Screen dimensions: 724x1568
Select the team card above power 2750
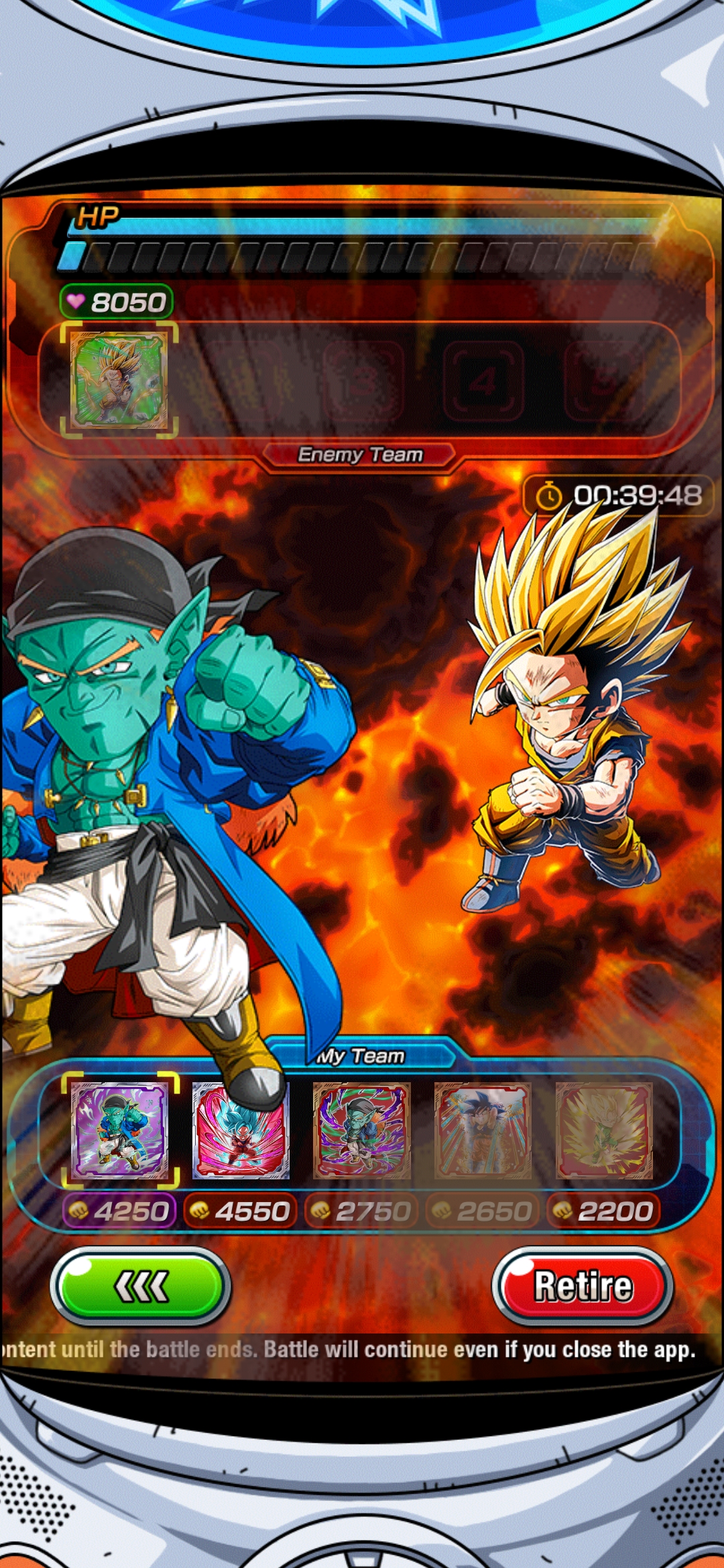(361, 1130)
